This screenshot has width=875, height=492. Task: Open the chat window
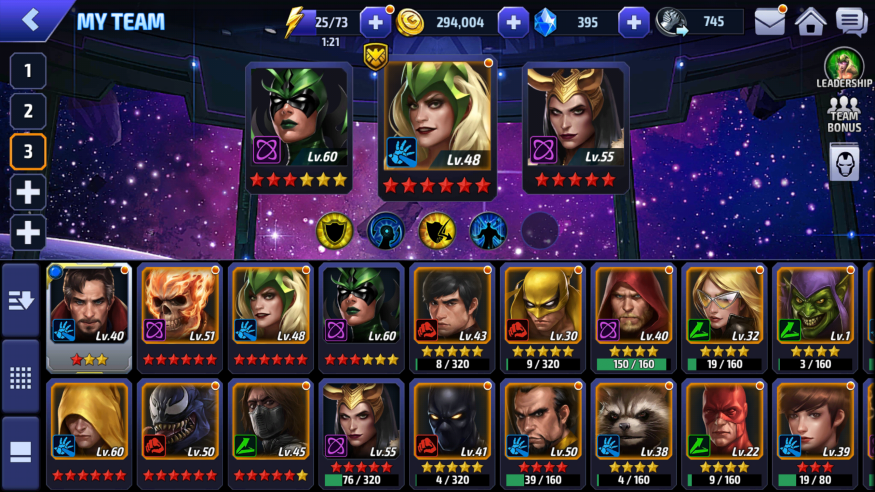tap(851, 21)
